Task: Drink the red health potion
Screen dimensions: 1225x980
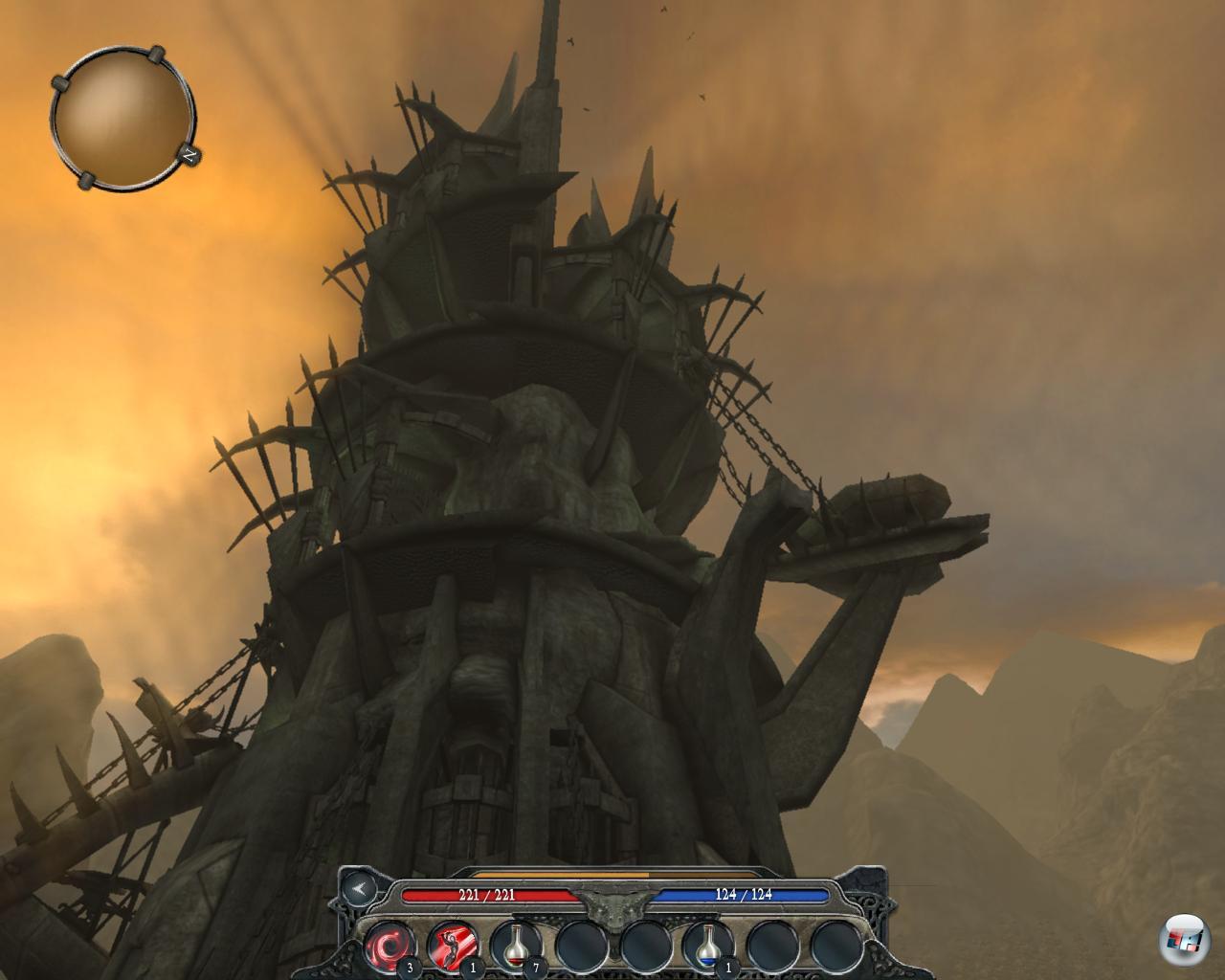Action: [x=516, y=945]
